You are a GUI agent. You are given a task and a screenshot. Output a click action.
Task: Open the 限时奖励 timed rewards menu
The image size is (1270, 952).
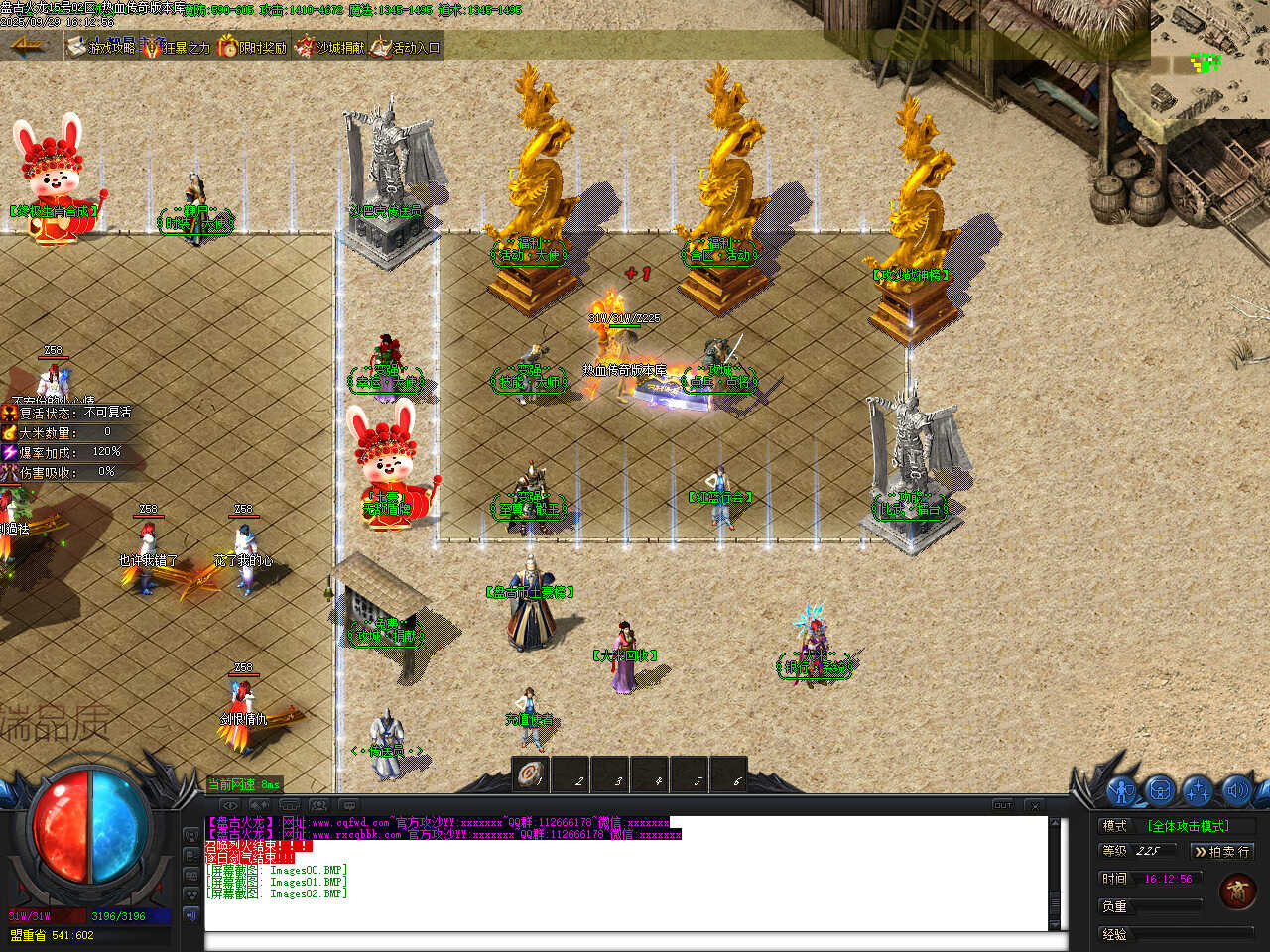[252, 47]
